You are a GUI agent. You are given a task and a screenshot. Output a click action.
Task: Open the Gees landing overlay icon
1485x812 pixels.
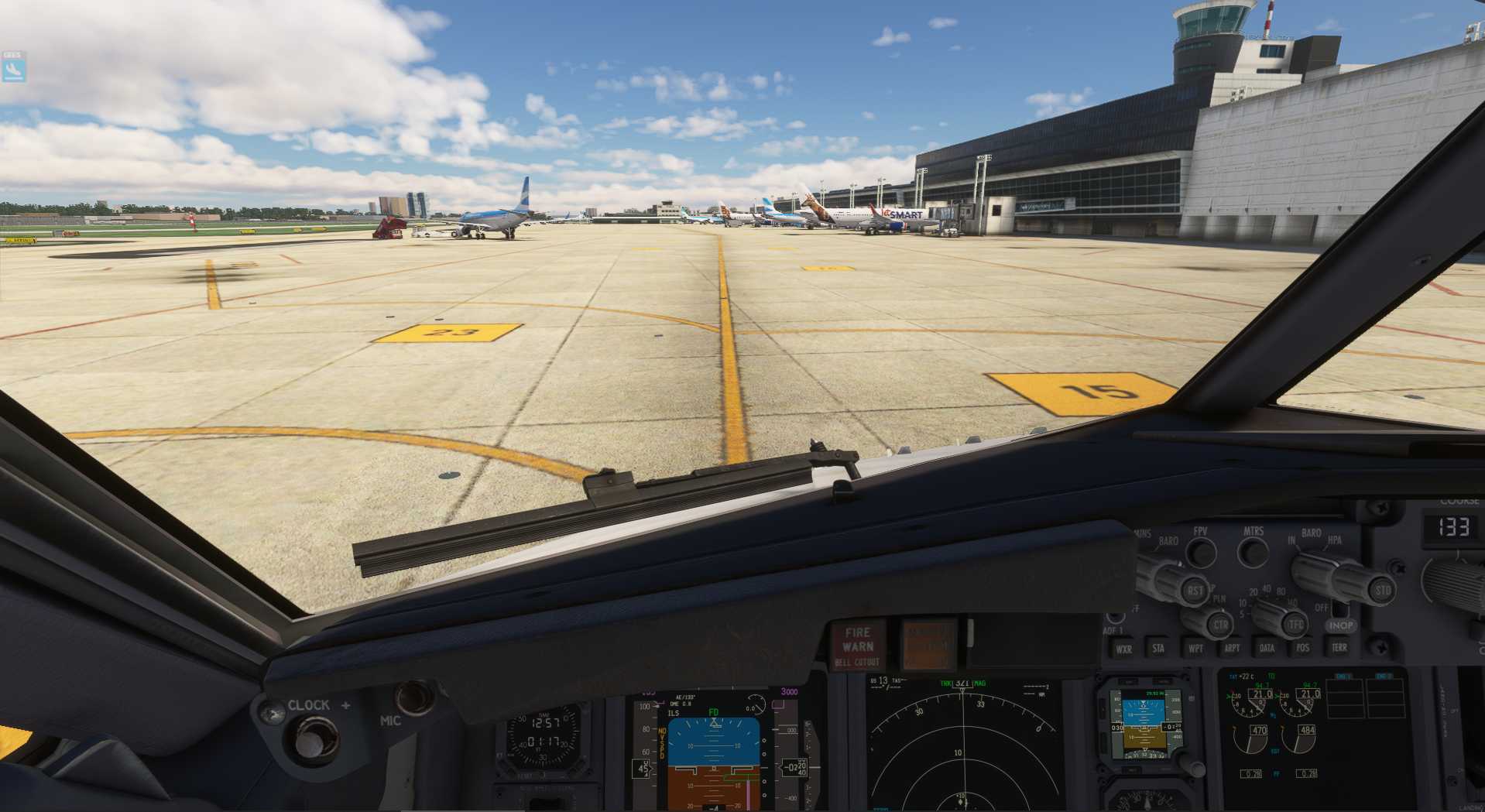click(x=13, y=70)
